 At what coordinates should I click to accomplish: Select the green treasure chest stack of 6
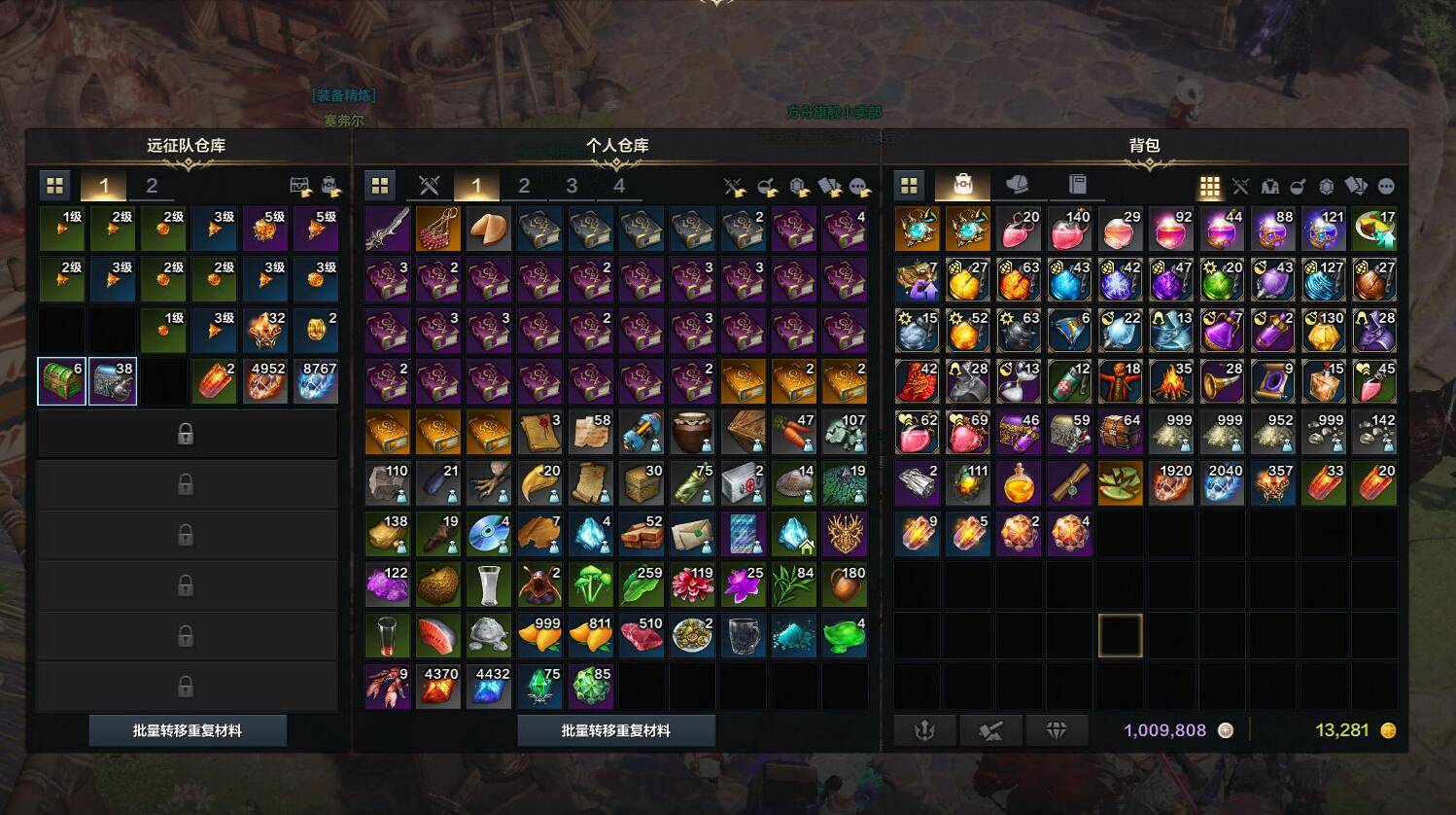tap(61, 380)
